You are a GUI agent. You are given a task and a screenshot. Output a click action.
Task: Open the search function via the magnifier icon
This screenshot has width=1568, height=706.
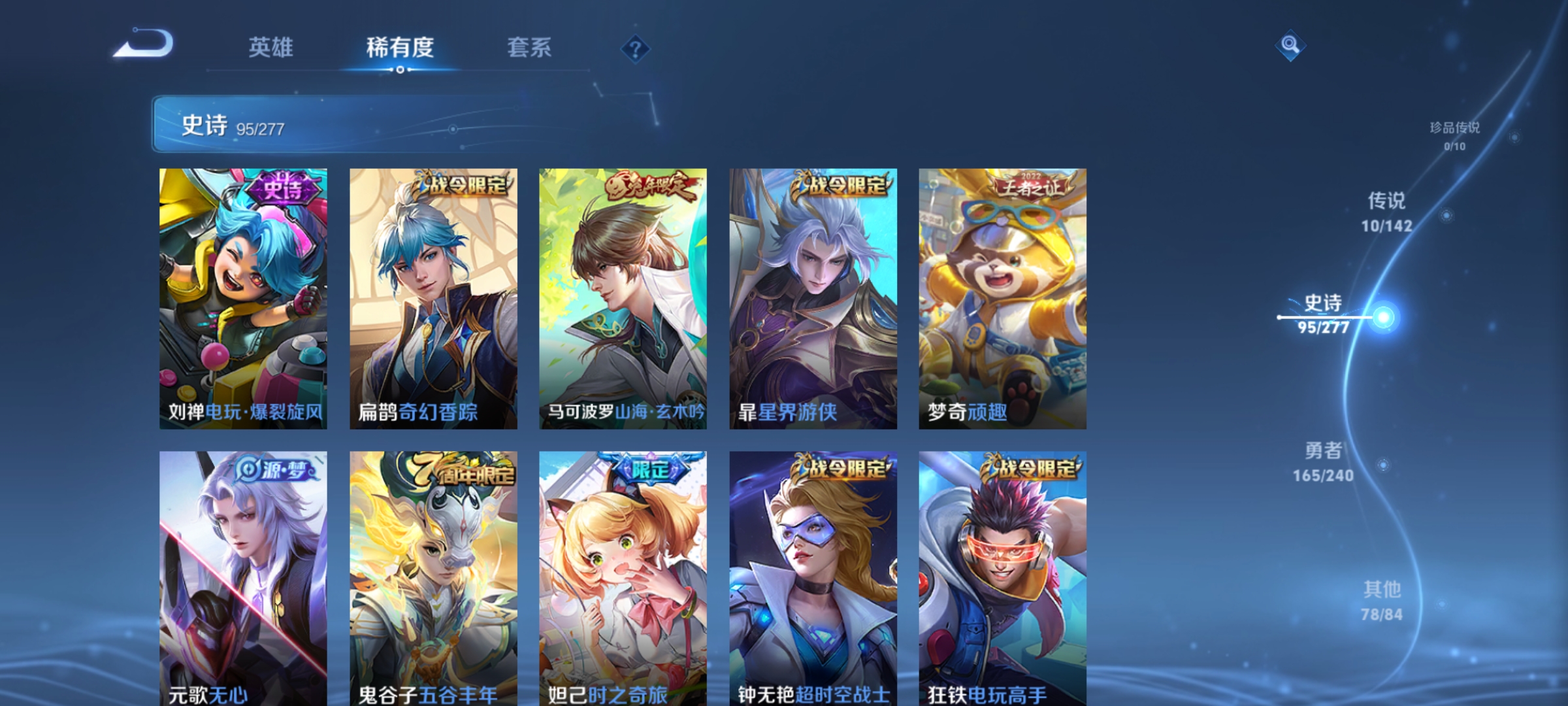1291,47
